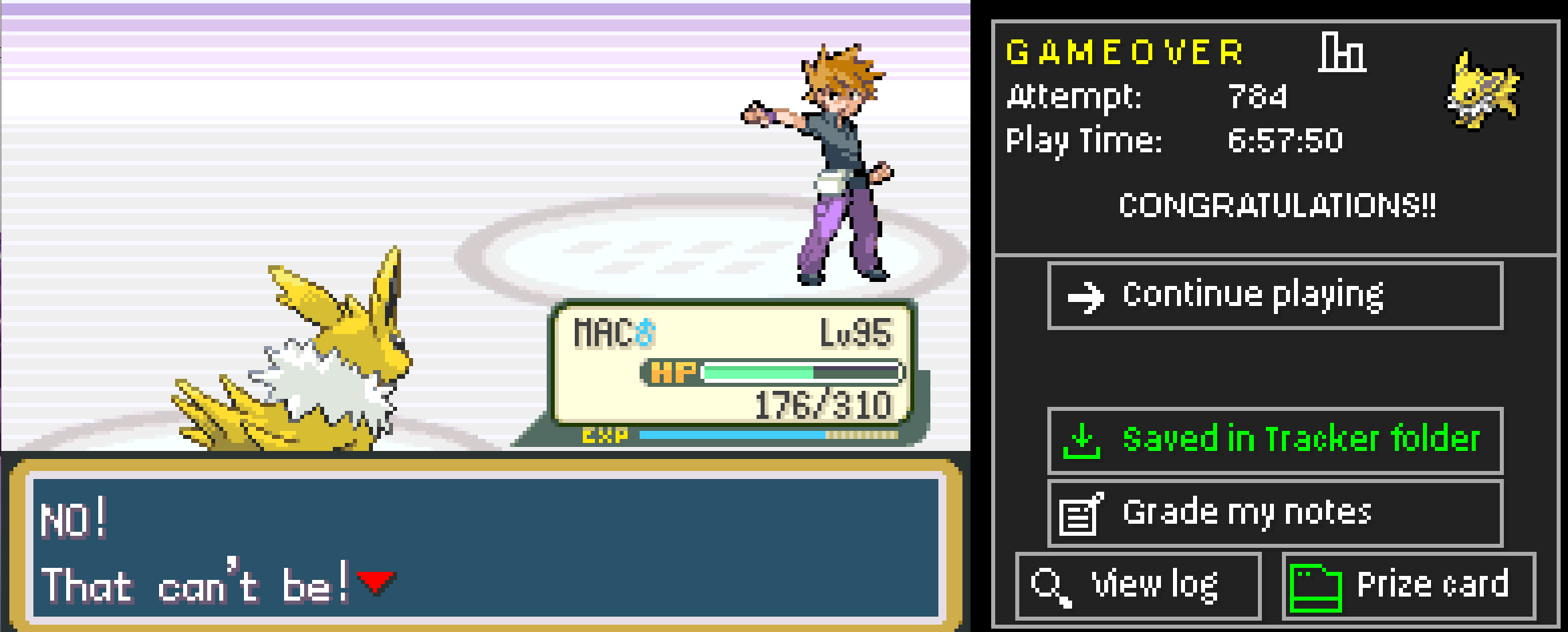This screenshot has height=632, width=1568.
Task: Click the red advance arrow in the dialog
Action: [374, 583]
